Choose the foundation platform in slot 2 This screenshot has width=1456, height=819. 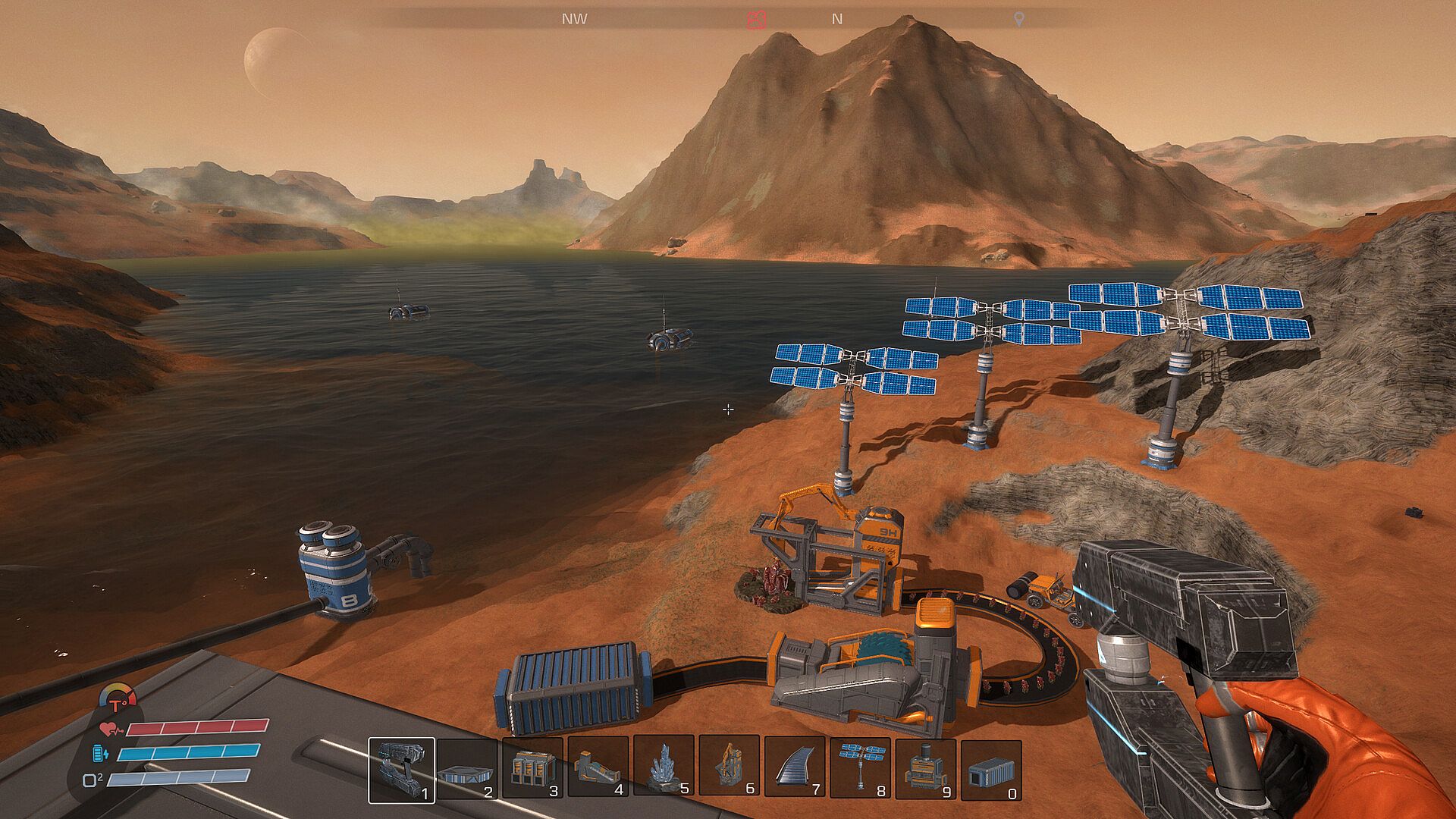(x=467, y=769)
